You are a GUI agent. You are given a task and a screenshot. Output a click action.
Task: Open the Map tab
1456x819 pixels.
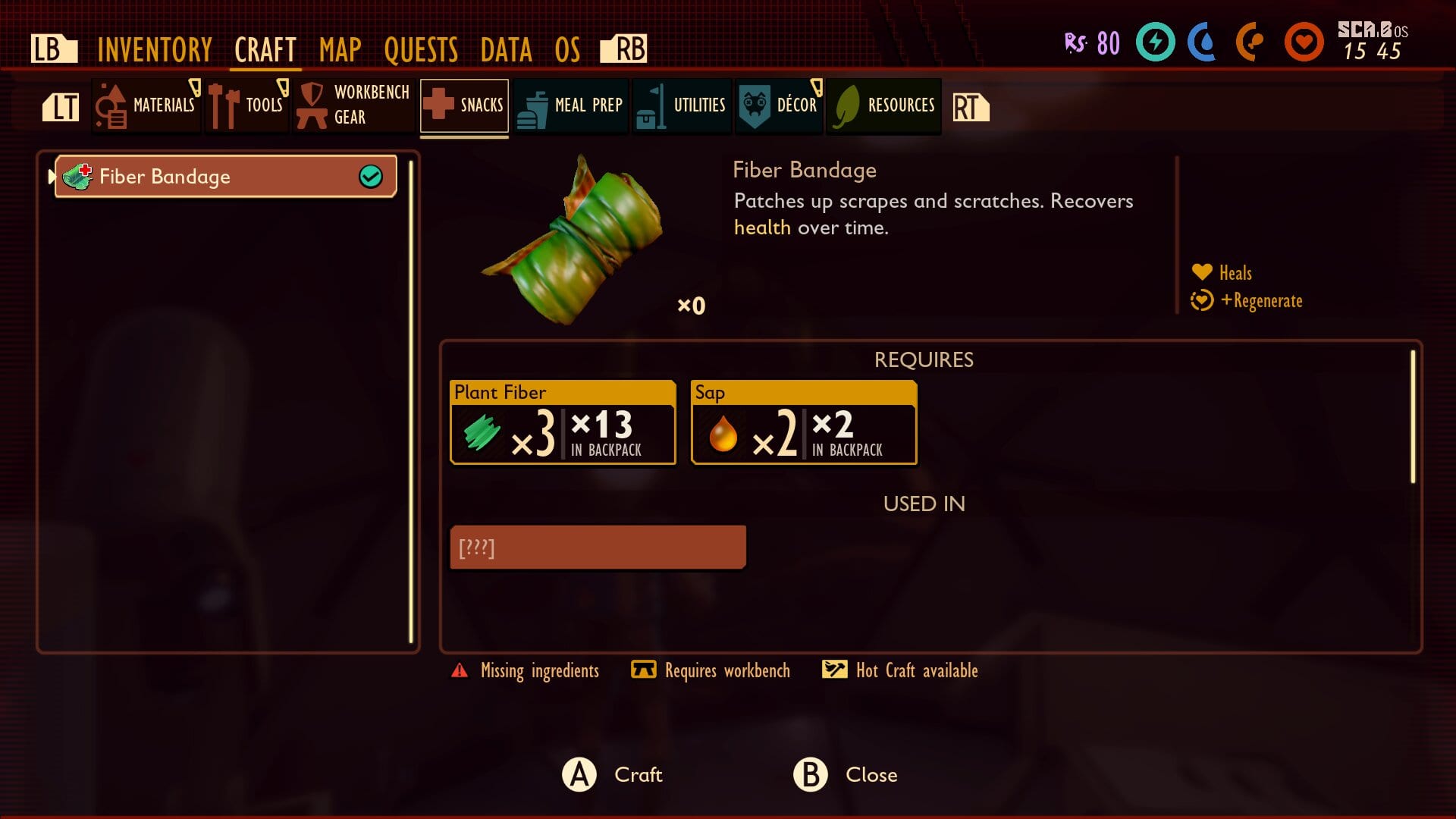340,50
